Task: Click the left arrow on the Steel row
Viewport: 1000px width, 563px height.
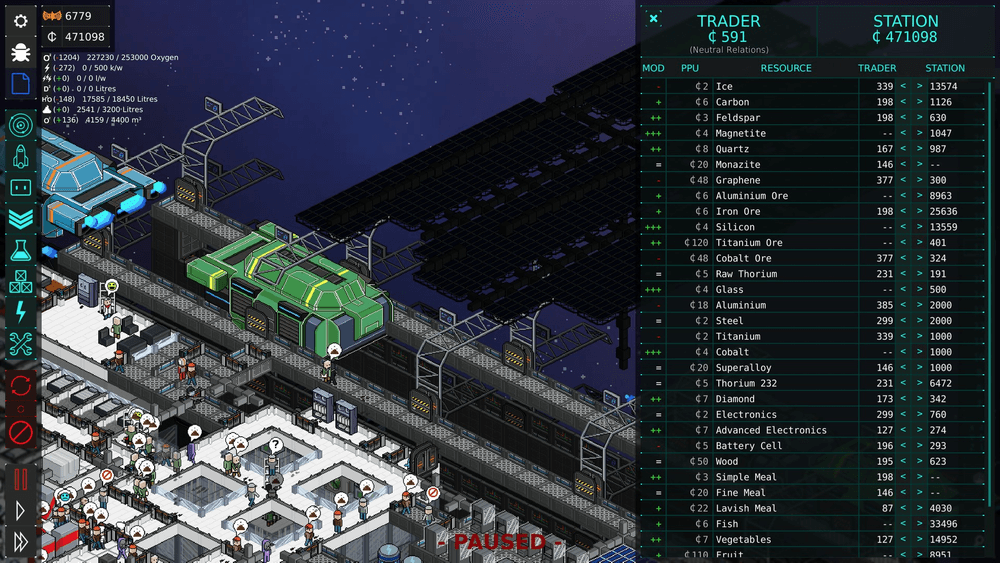Action: coord(903,321)
